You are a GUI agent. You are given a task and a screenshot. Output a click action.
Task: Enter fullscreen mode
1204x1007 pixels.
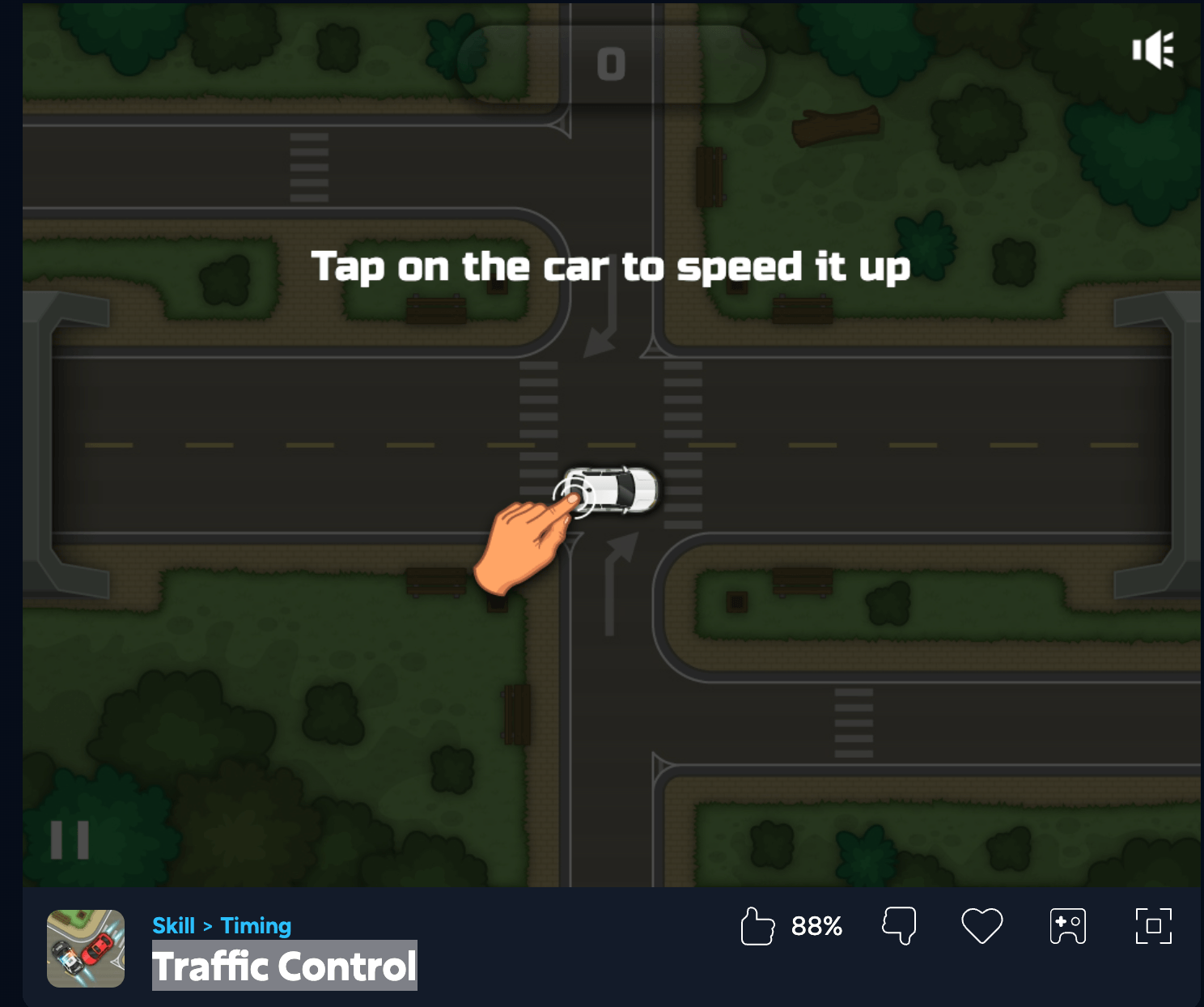coord(1153,926)
